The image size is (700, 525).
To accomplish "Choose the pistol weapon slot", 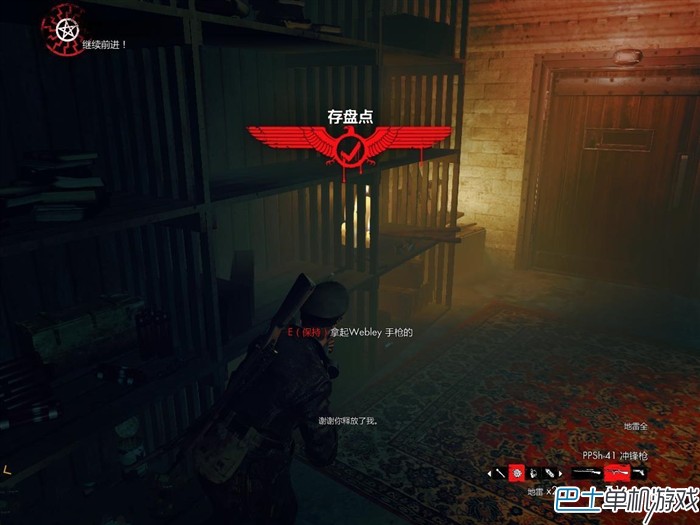I will click(639, 472).
